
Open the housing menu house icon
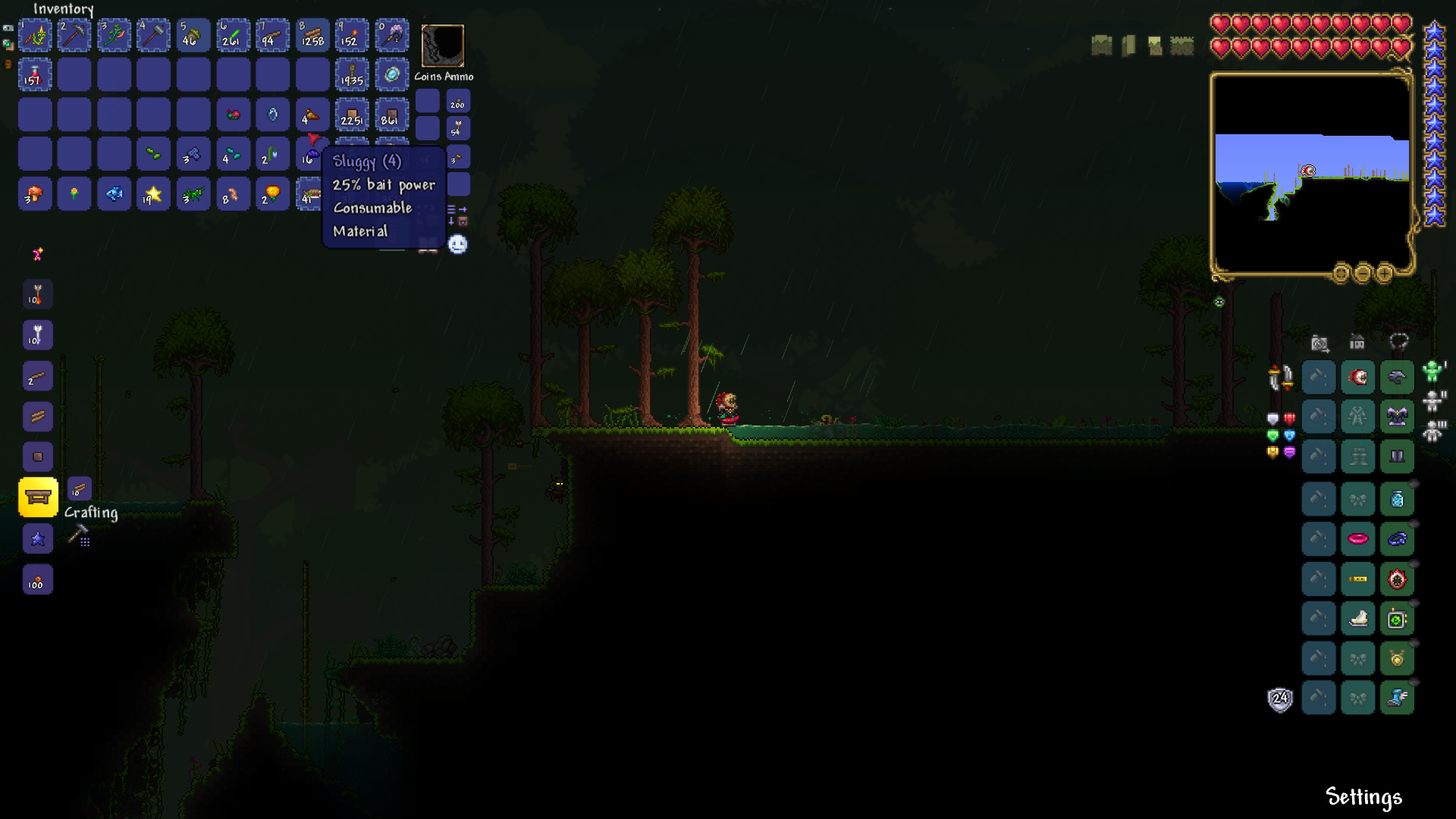pyautogui.click(x=1357, y=343)
